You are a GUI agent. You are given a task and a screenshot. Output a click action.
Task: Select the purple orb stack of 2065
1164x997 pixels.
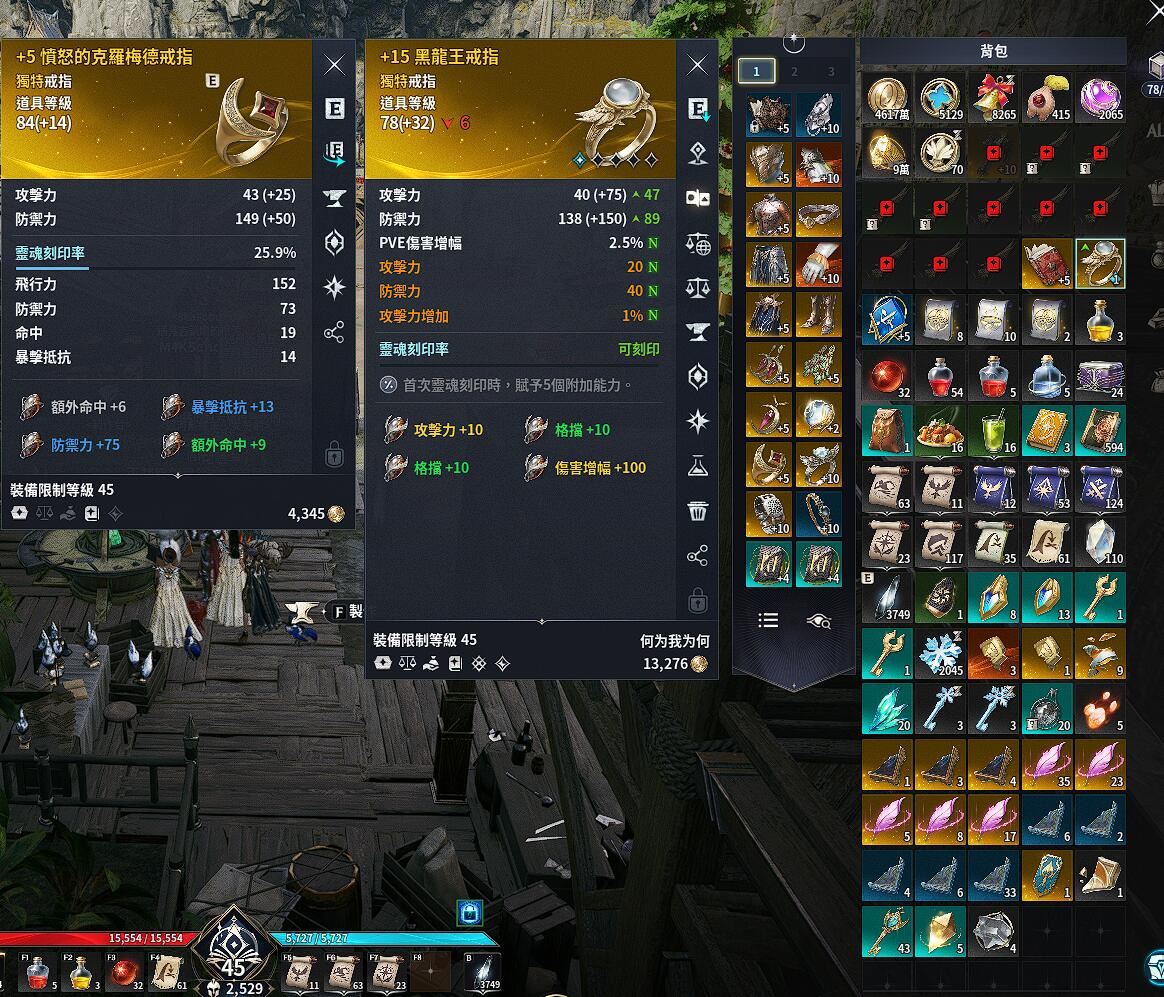1100,98
